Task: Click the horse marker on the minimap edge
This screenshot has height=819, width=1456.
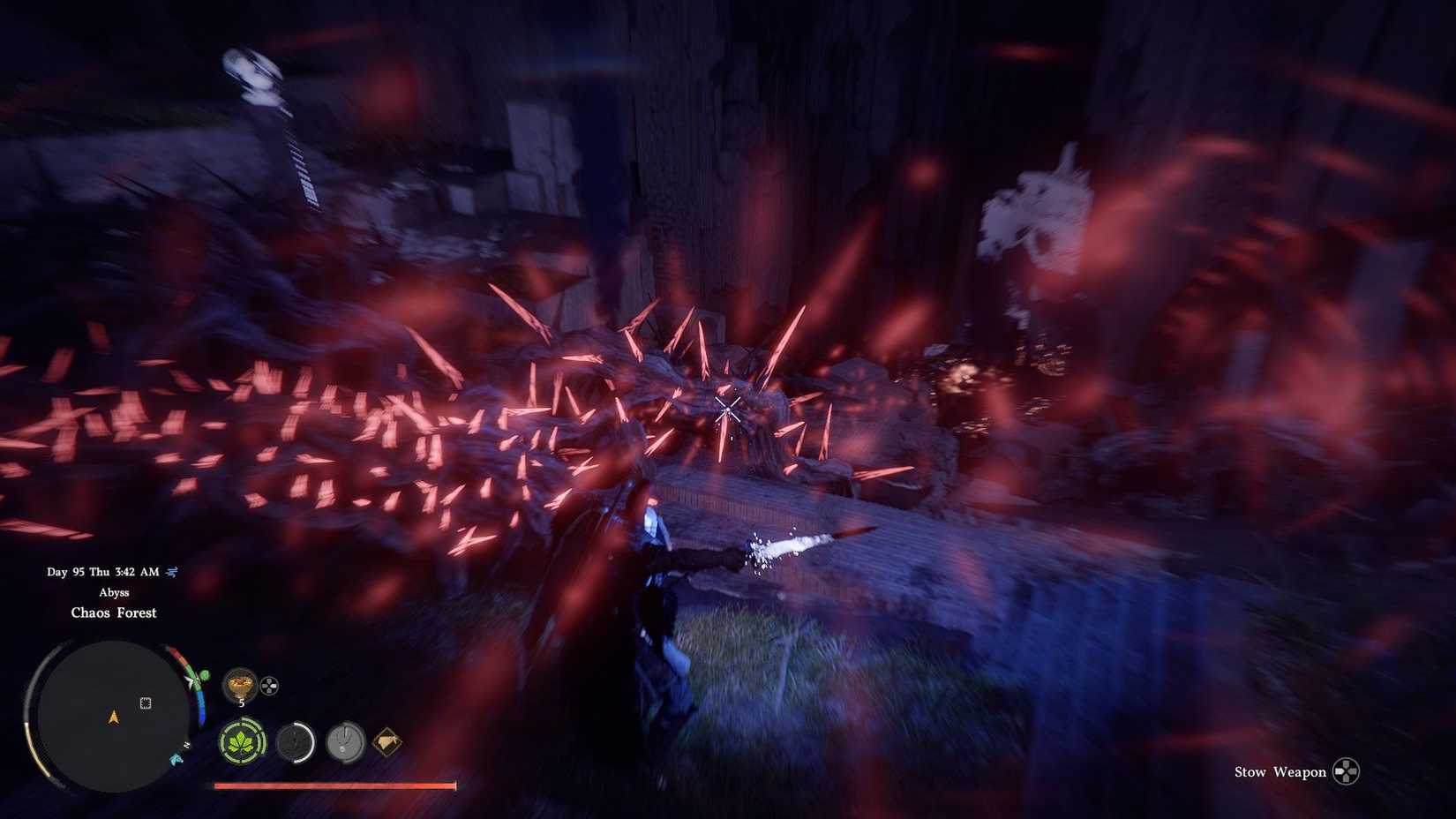Action: 176,759
